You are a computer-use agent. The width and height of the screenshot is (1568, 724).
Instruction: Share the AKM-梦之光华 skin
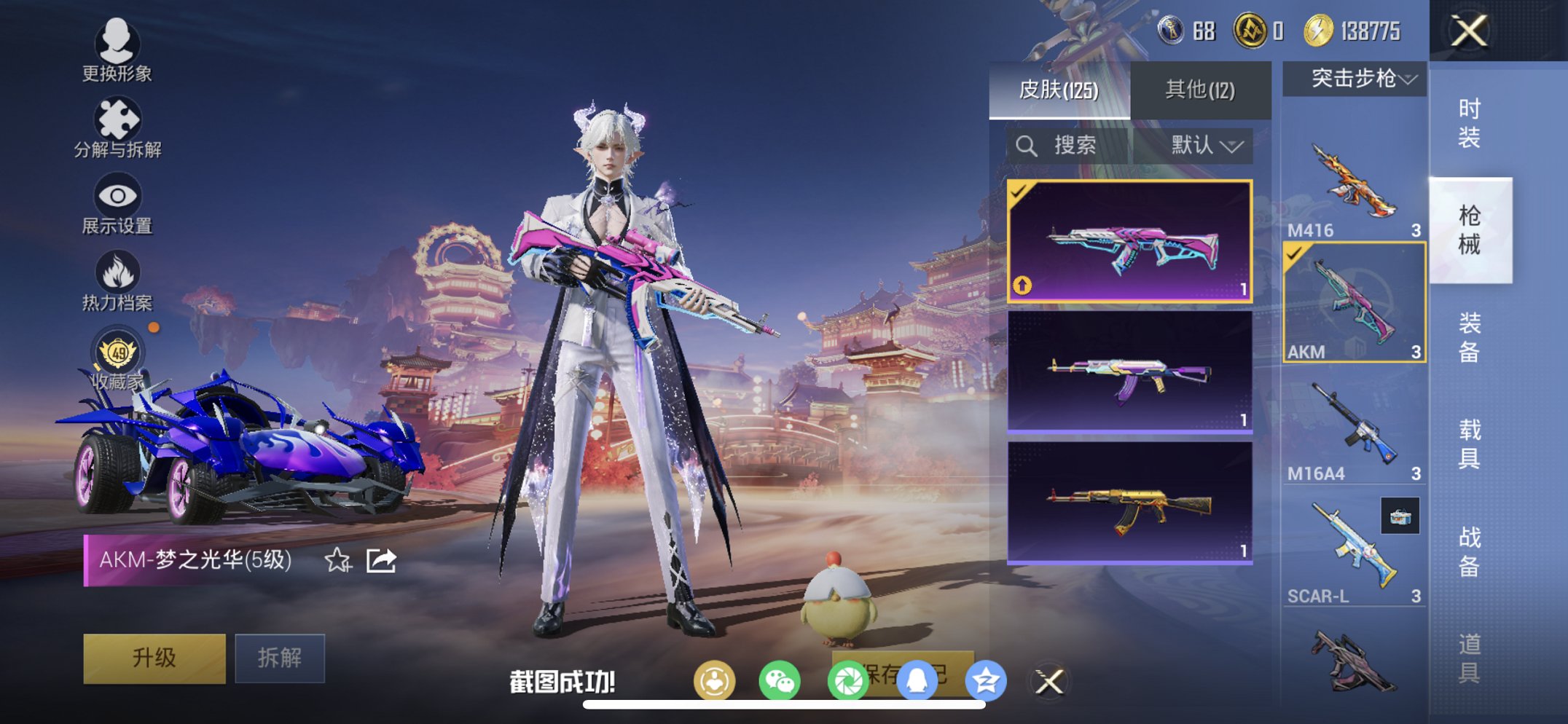pyautogui.click(x=381, y=561)
